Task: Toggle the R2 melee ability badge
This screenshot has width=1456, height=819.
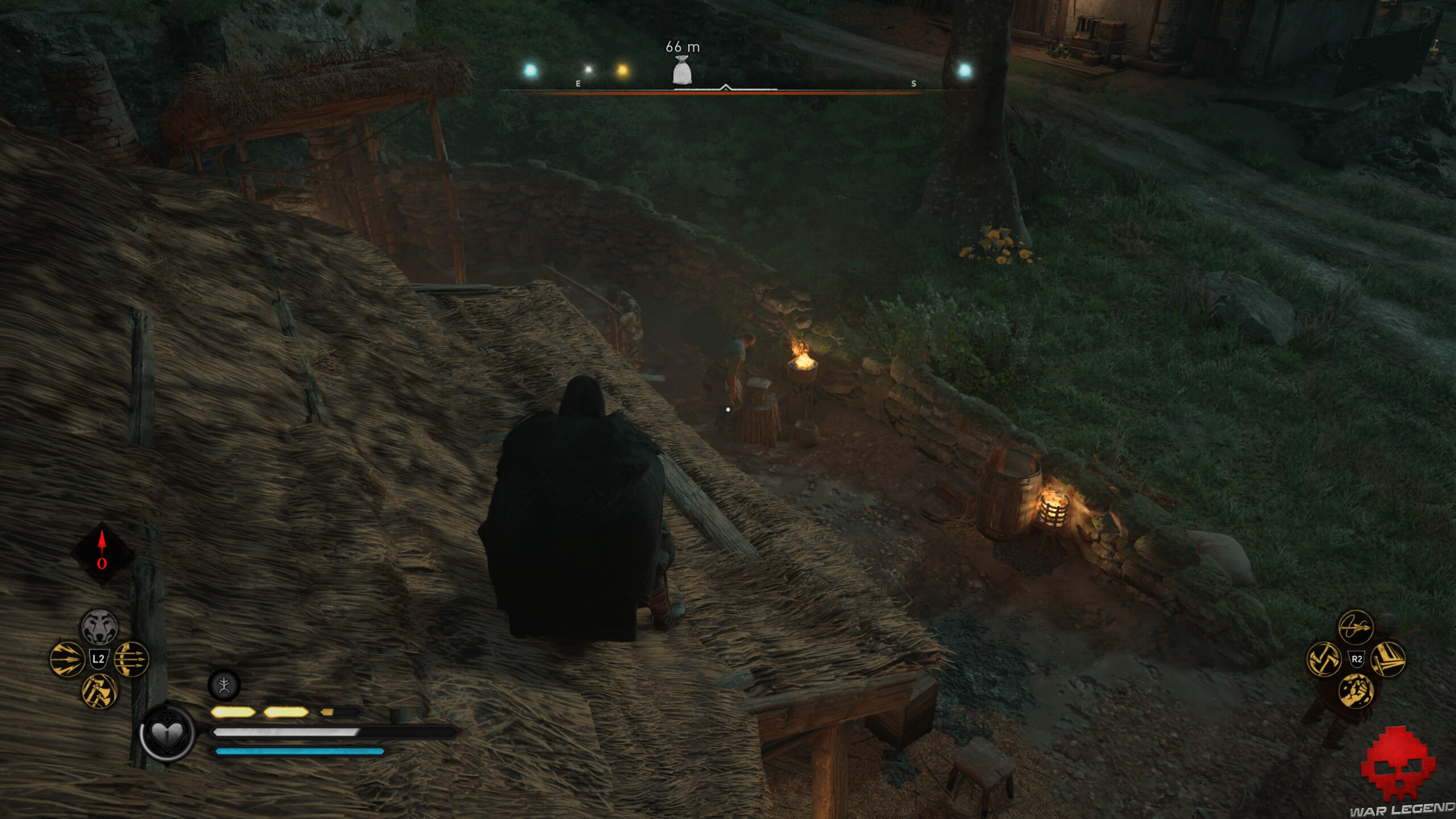Action: click(x=1357, y=659)
